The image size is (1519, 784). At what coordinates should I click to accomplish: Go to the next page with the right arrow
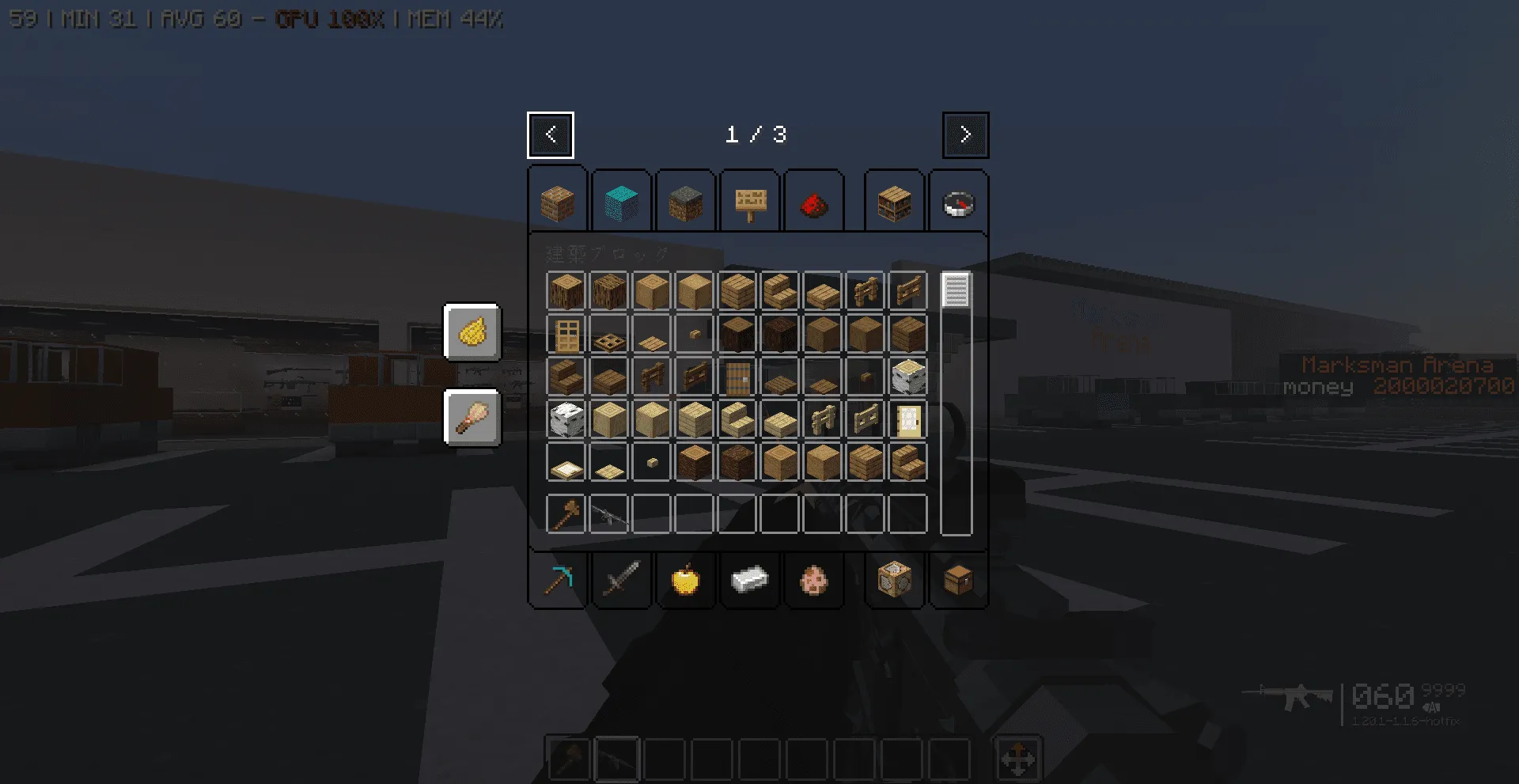[965, 134]
